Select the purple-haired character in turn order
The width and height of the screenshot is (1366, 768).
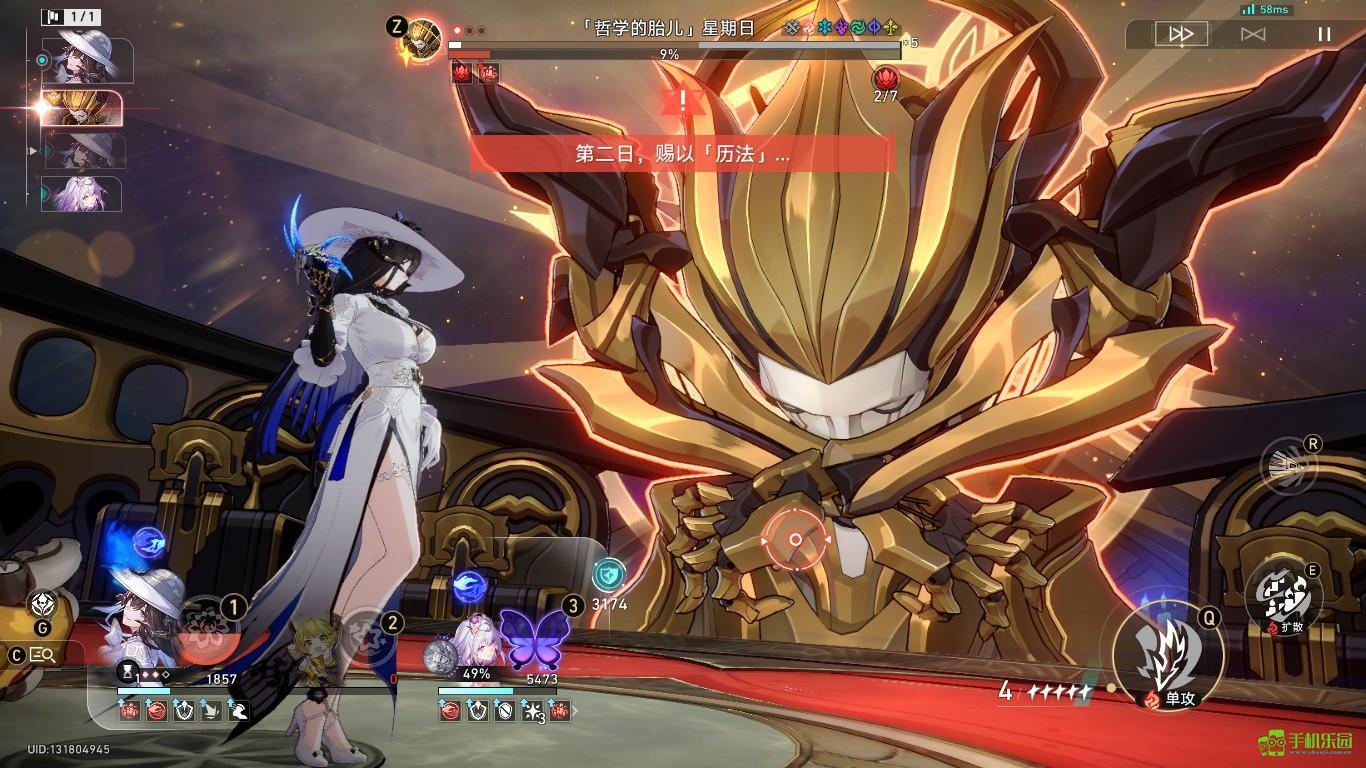pos(84,194)
